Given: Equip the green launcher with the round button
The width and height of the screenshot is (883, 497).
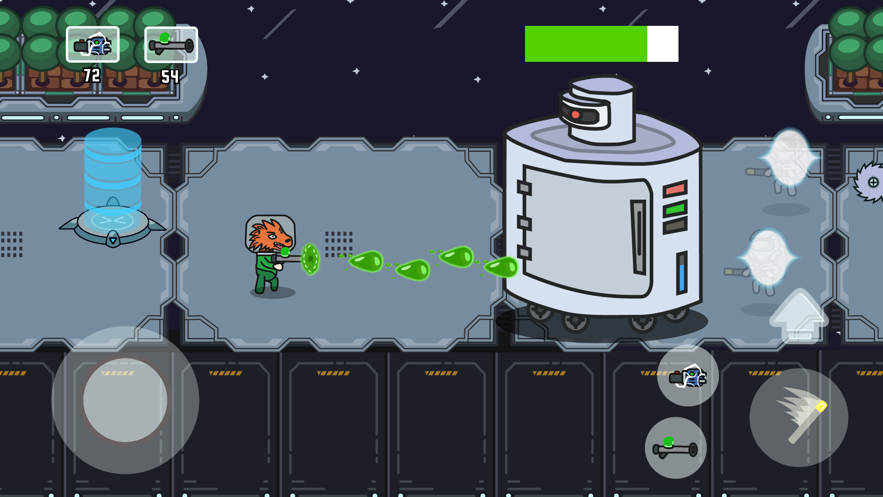Looking at the screenshot, I should point(675,447).
